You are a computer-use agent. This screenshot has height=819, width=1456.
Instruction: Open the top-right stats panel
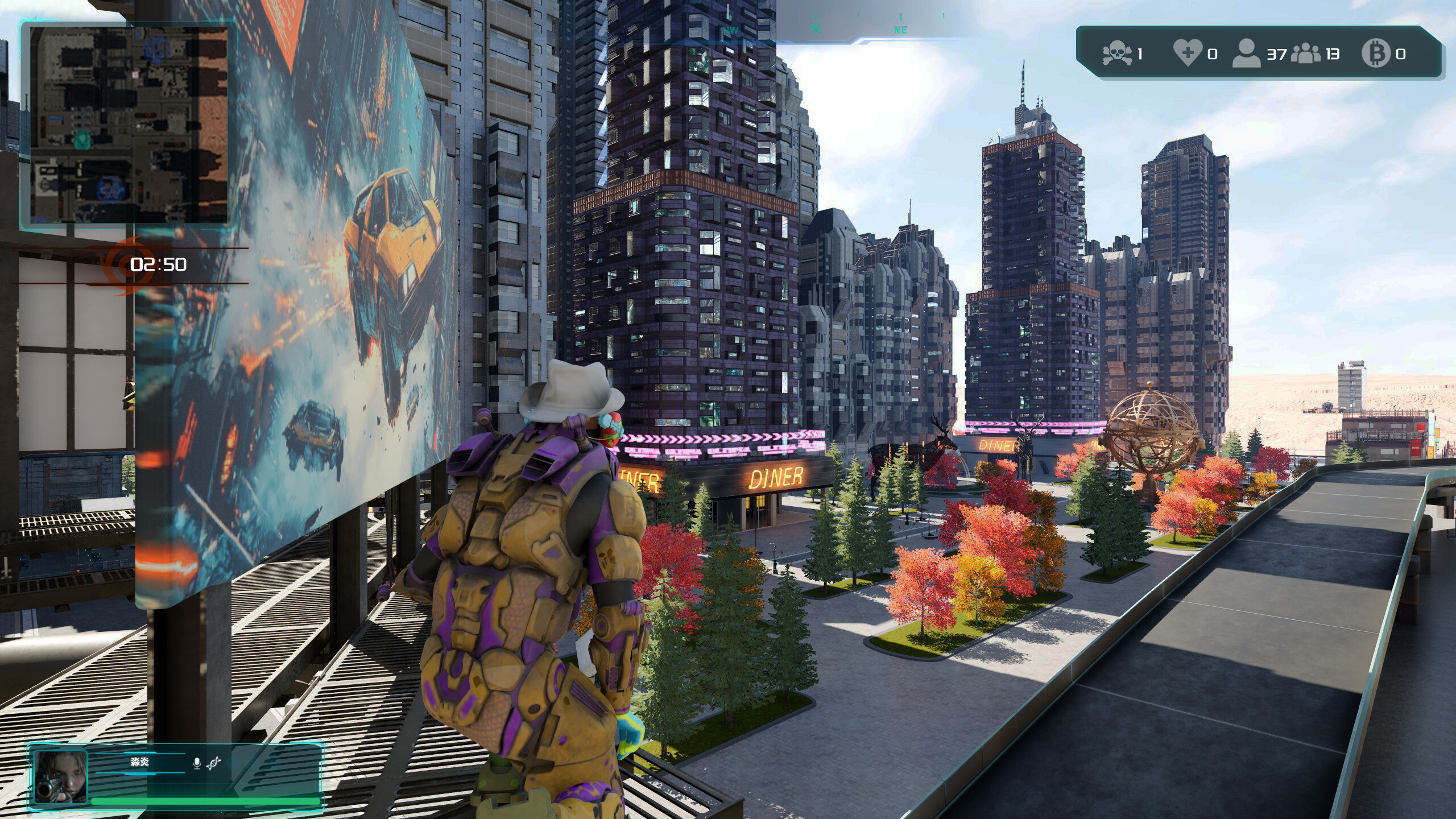1251,54
